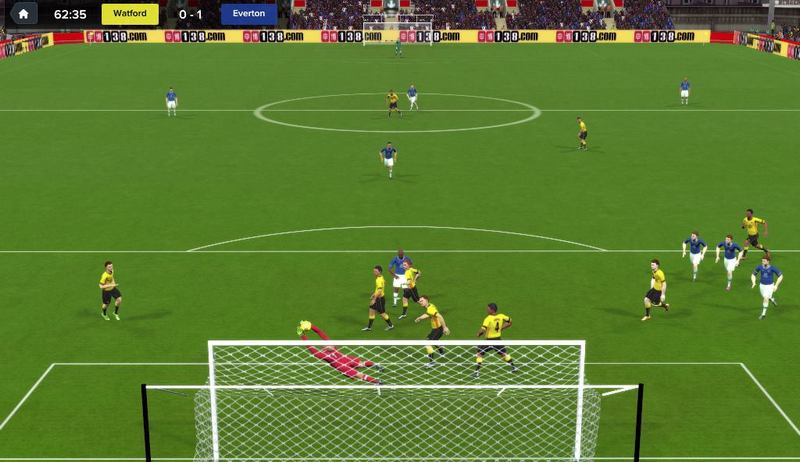Select the Watford team label
The width and height of the screenshot is (800, 462).
click(129, 15)
